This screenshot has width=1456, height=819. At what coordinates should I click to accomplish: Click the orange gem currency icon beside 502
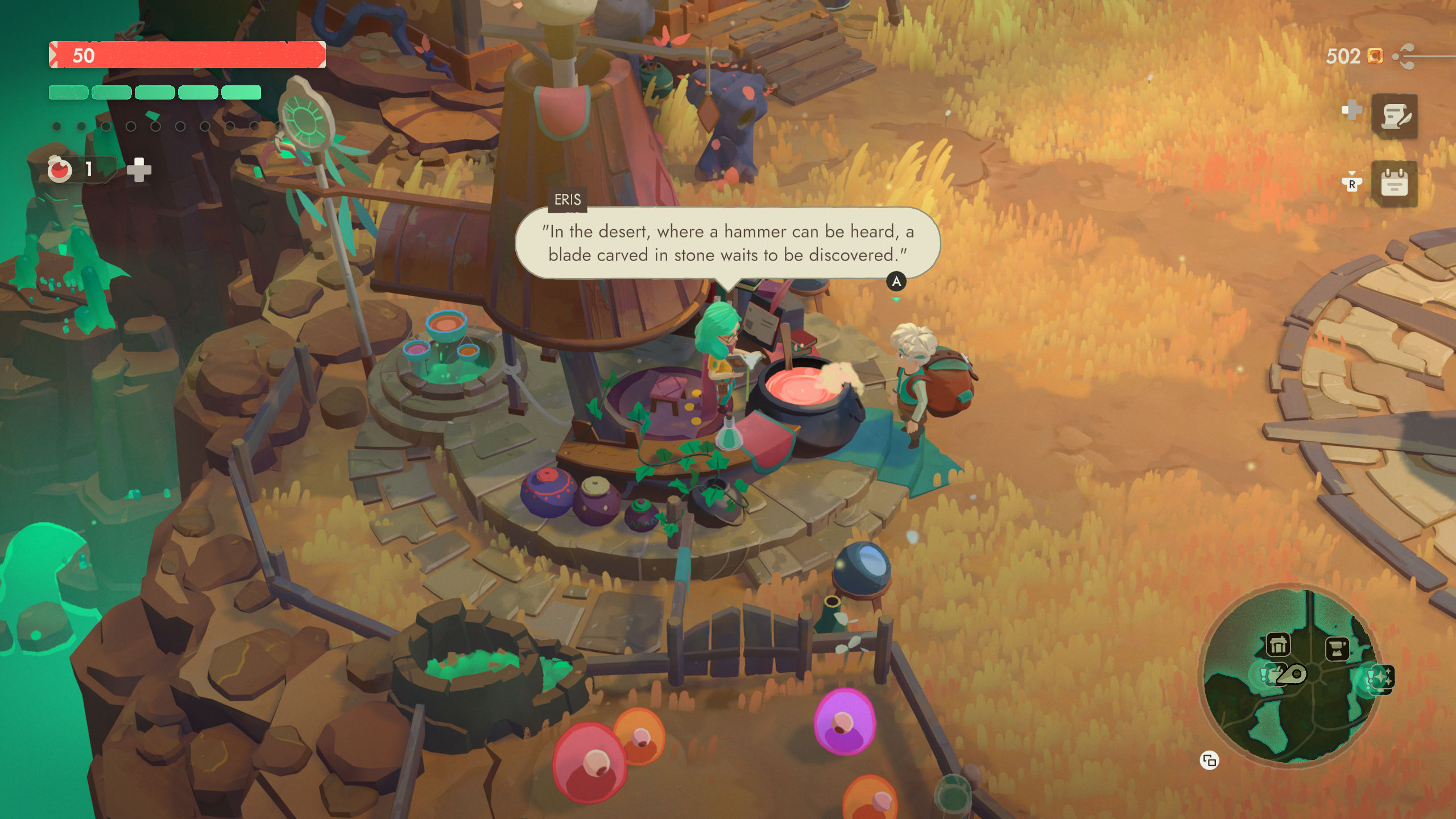pyautogui.click(x=1375, y=56)
